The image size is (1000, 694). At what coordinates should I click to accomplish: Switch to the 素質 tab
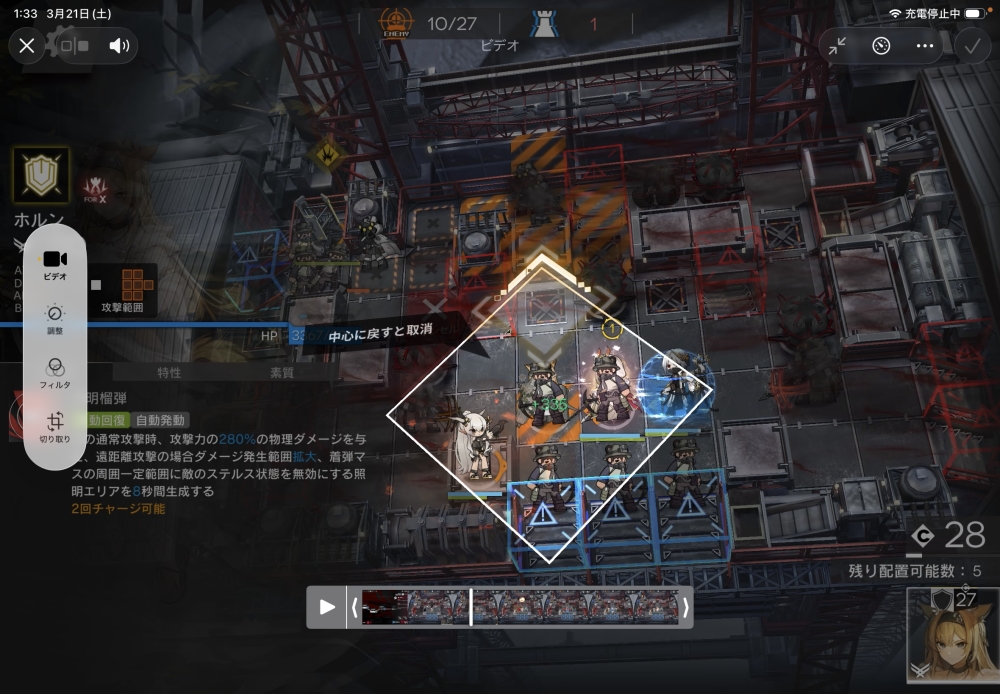282,373
